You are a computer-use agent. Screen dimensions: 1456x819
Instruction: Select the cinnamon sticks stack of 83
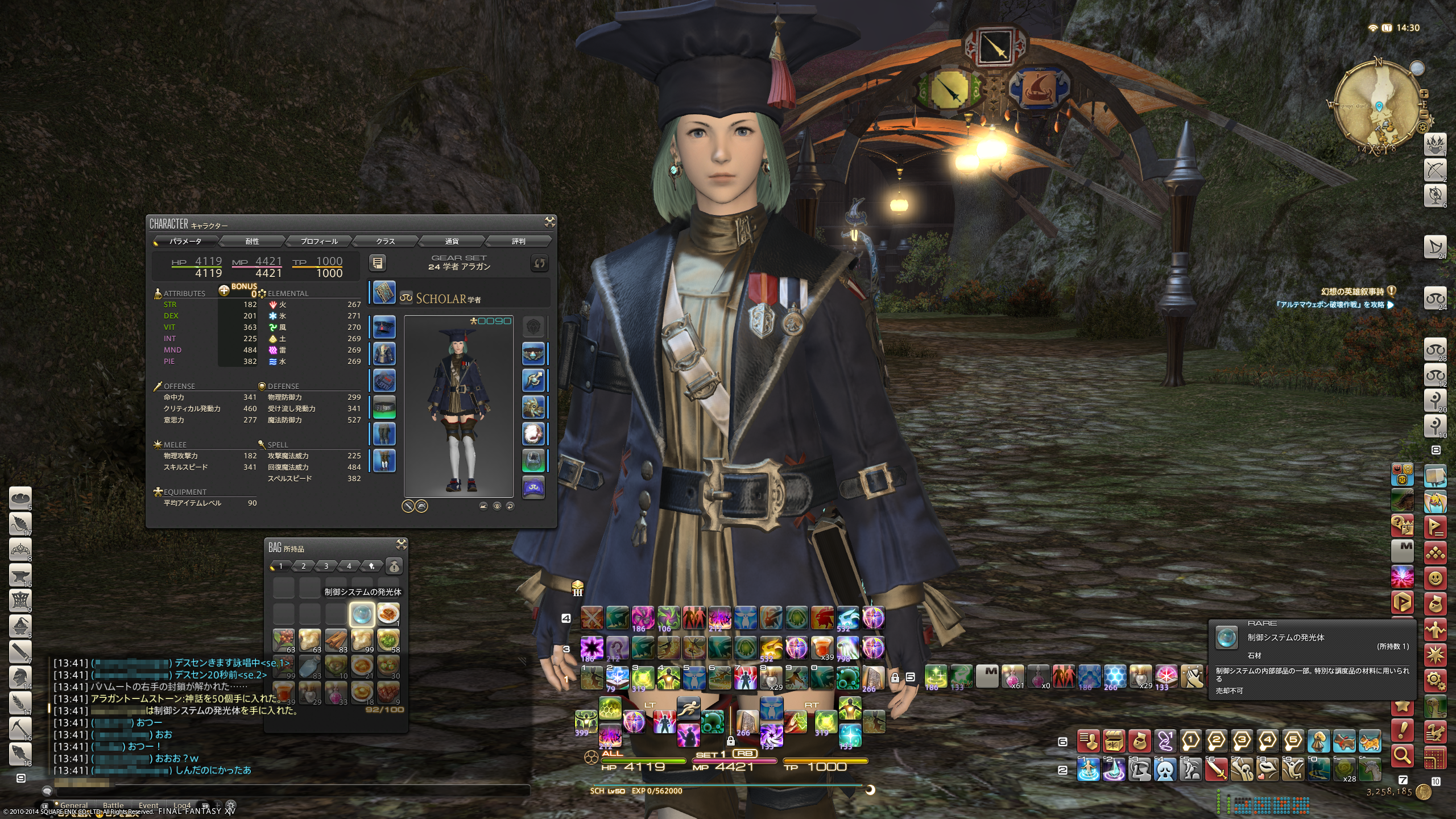coord(336,640)
